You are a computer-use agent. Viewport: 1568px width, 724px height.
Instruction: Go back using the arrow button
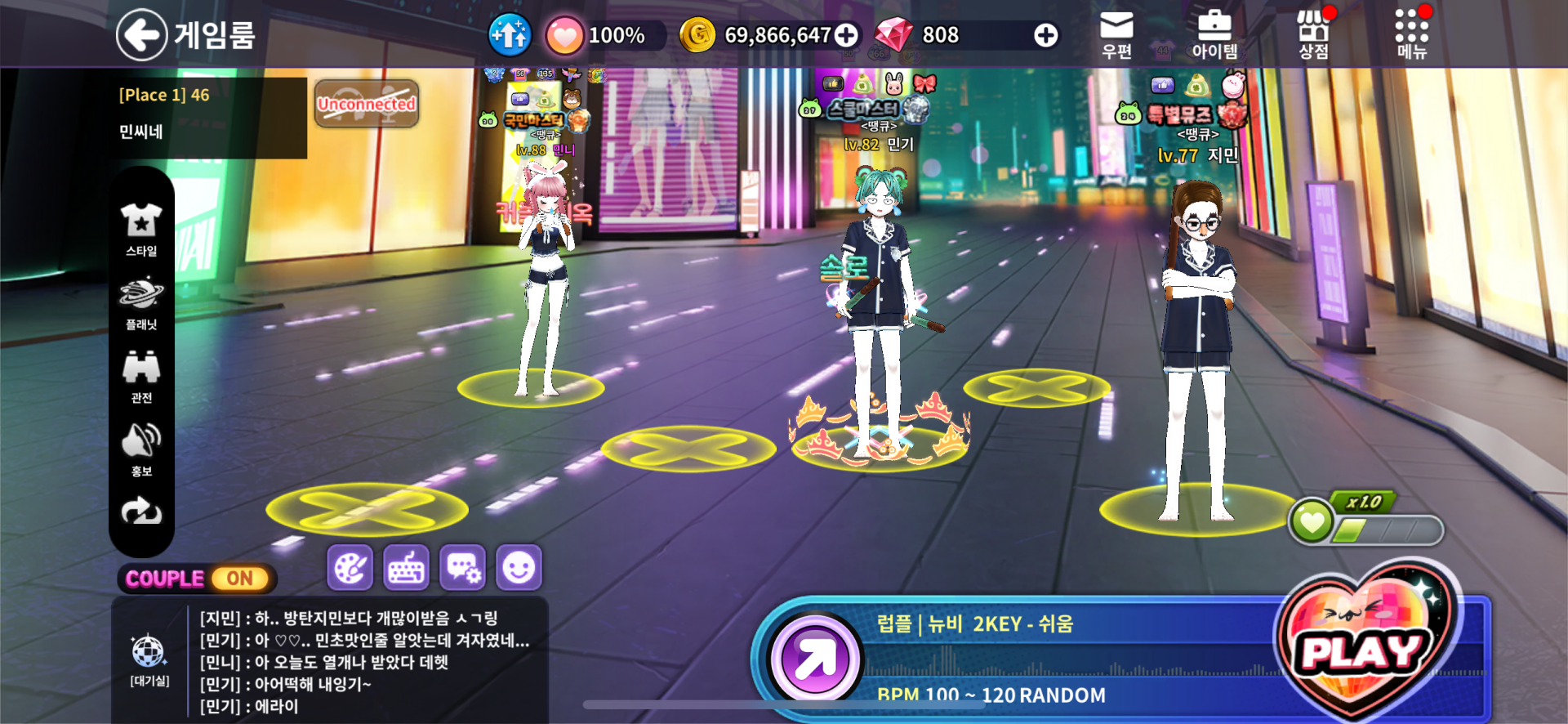pos(141,35)
